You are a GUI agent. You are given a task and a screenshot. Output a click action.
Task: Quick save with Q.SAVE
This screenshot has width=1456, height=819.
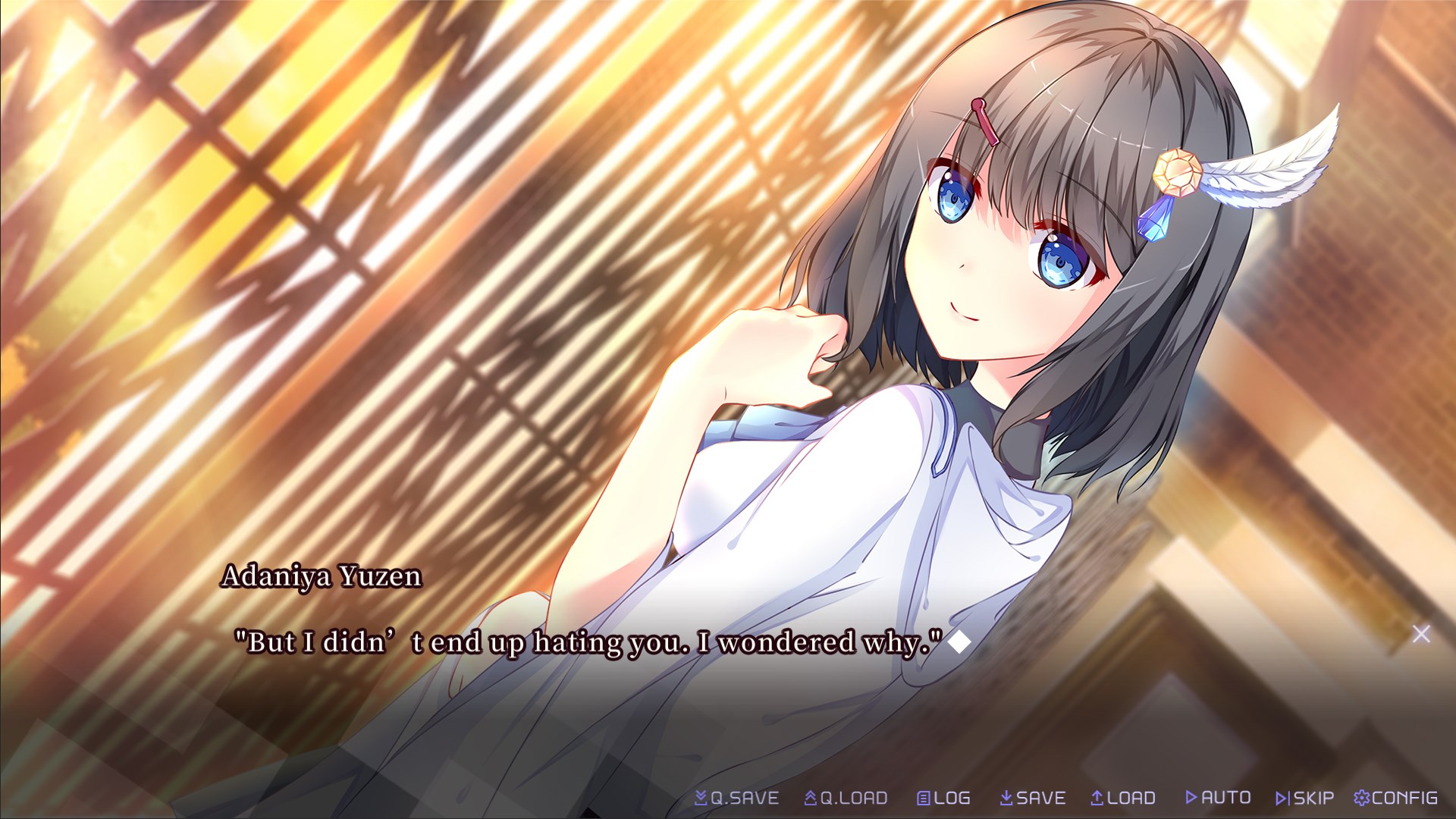coord(737,798)
